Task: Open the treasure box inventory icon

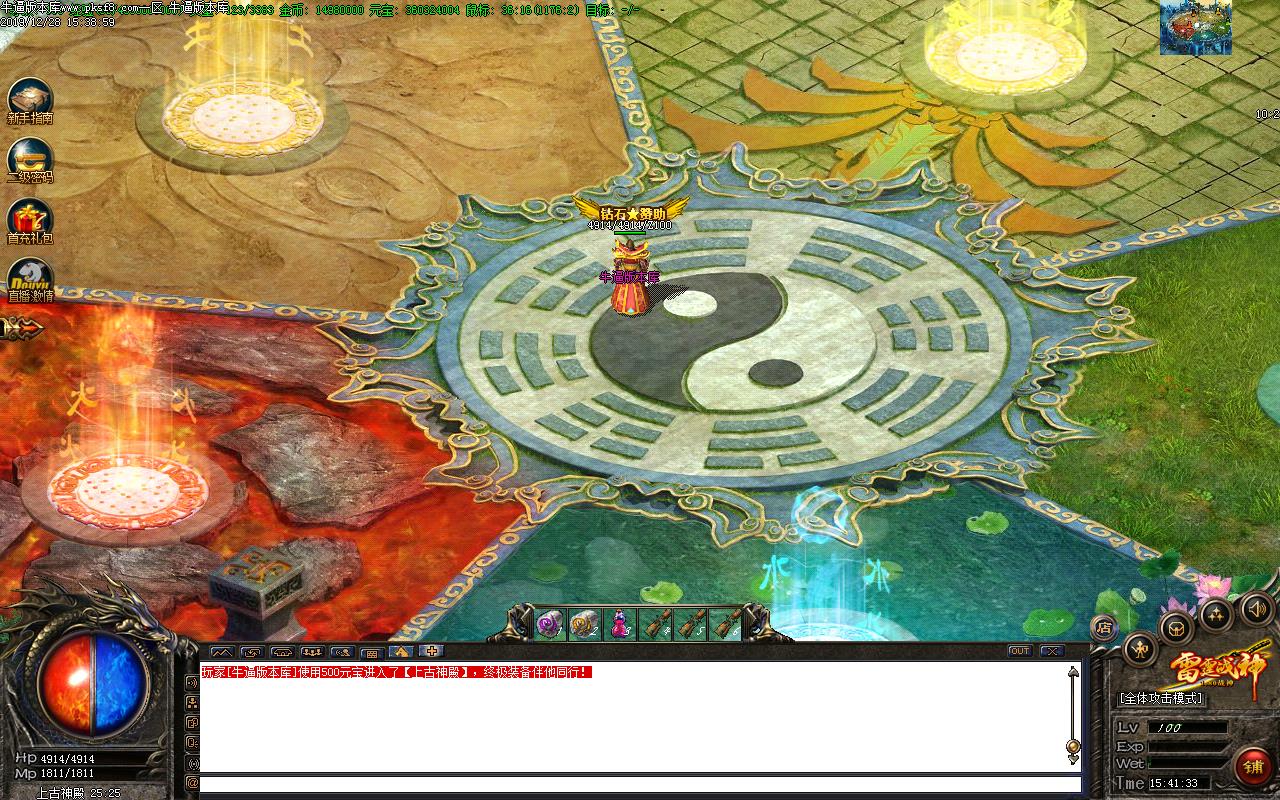Action: 1176,629
